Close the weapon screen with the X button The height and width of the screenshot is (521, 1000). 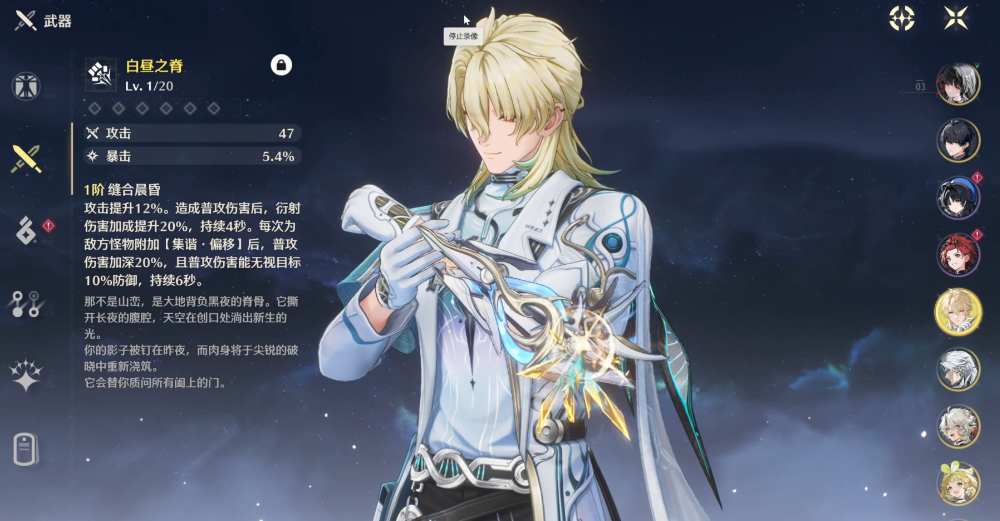click(x=956, y=18)
